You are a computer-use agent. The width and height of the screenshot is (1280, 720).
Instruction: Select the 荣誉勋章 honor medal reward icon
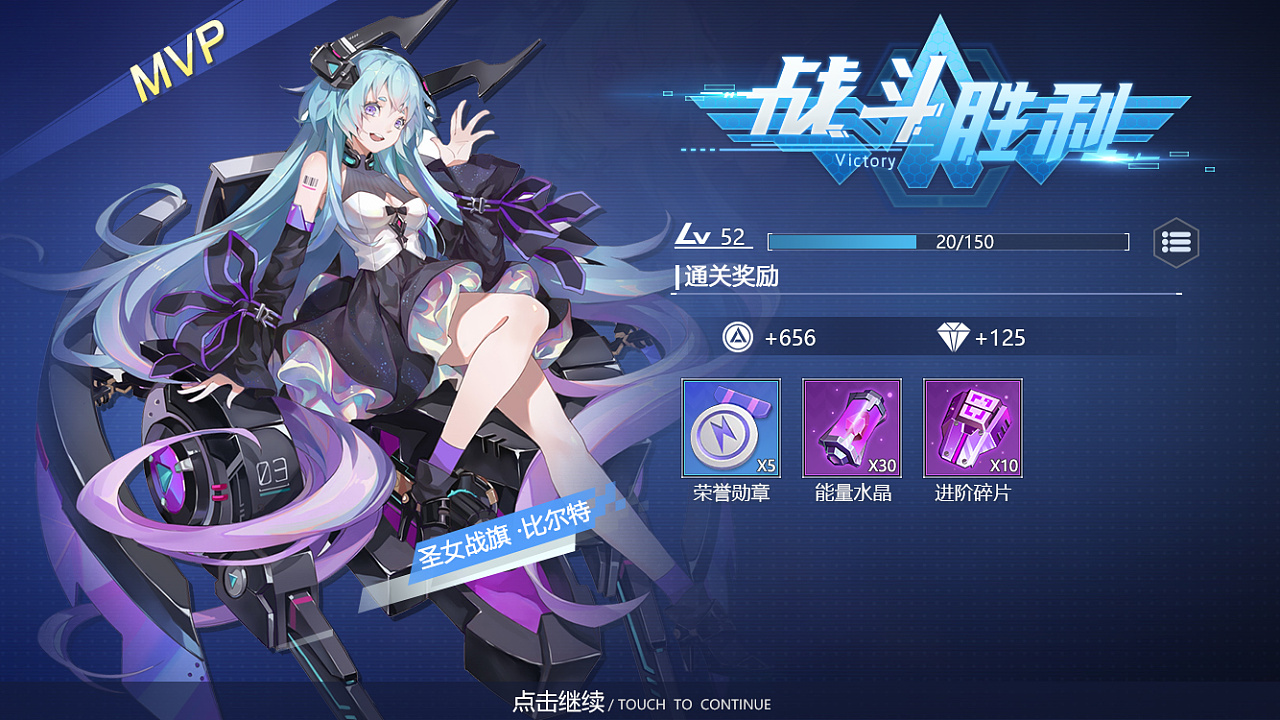730,430
